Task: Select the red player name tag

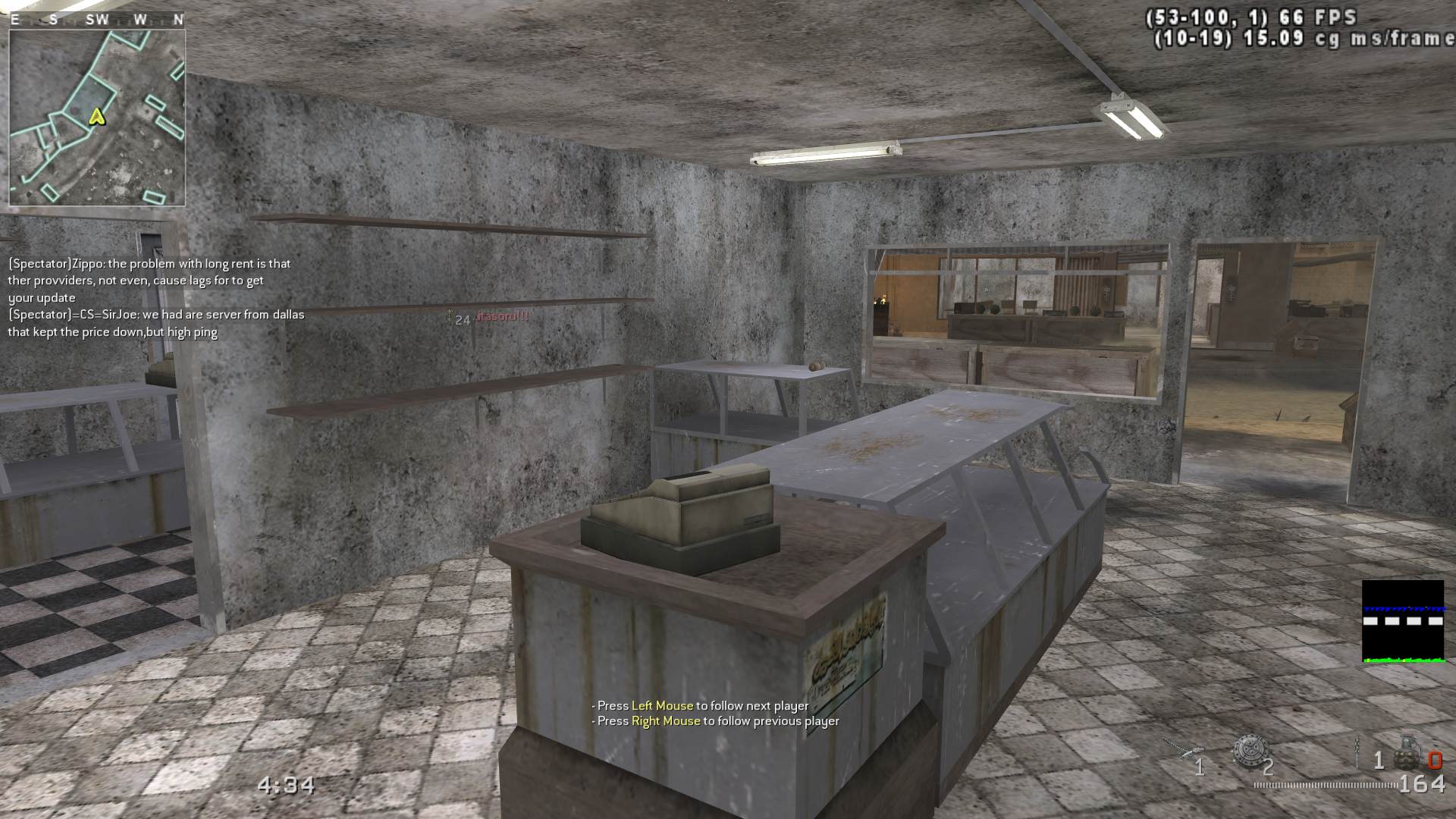Action: pos(502,316)
